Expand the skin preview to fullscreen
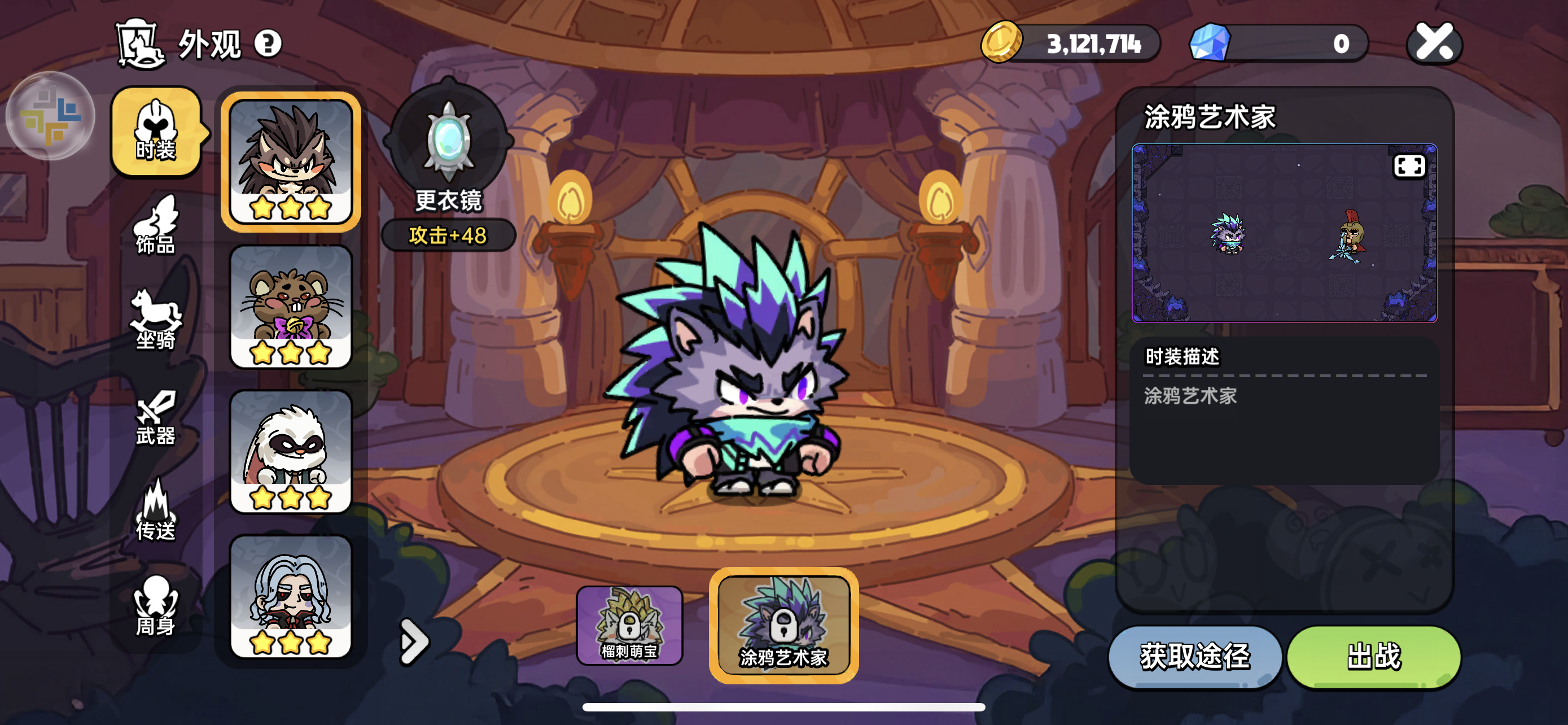 pos(1408,165)
